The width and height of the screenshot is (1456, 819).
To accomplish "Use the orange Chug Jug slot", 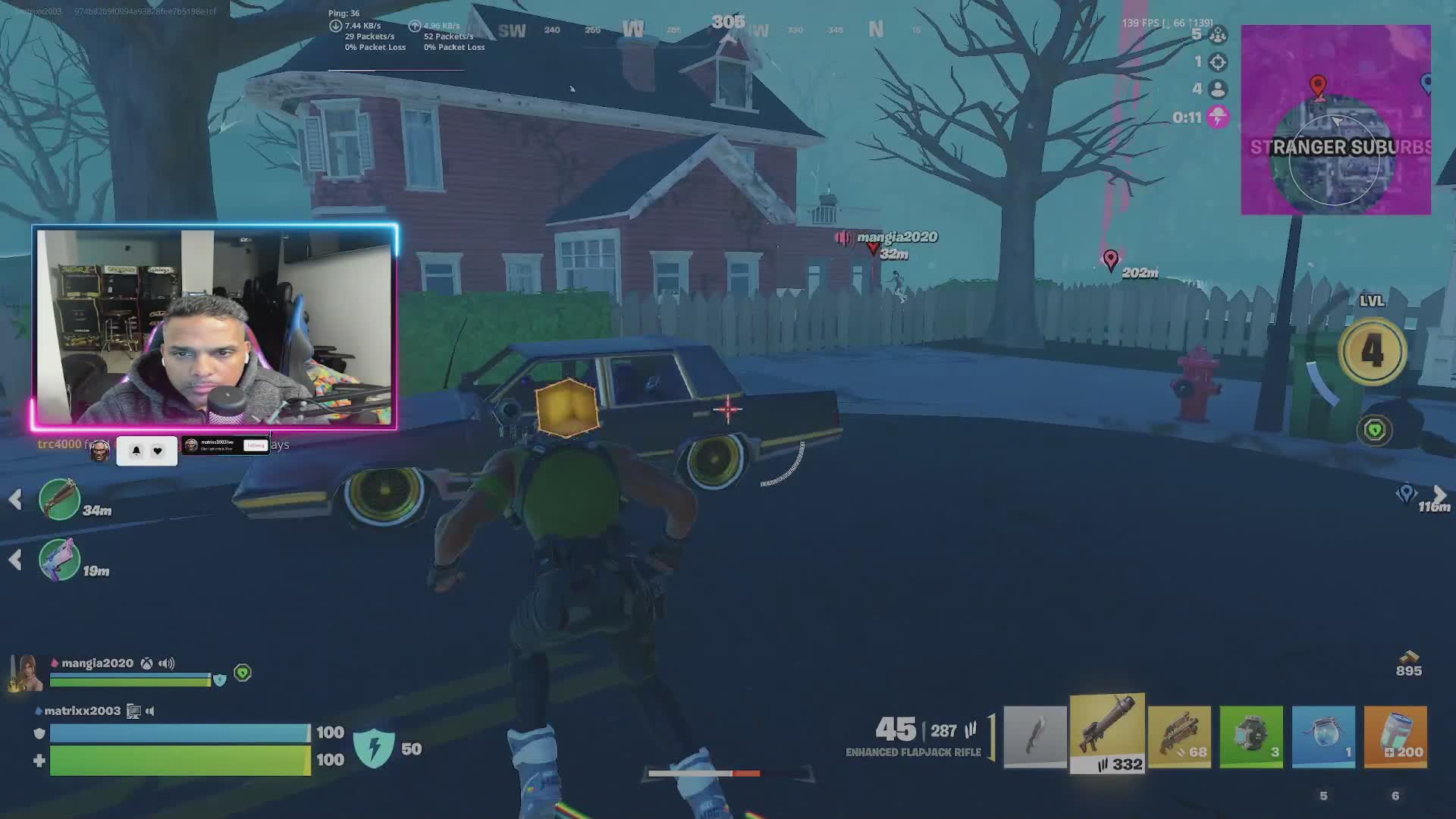I will pyautogui.click(x=1395, y=736).
